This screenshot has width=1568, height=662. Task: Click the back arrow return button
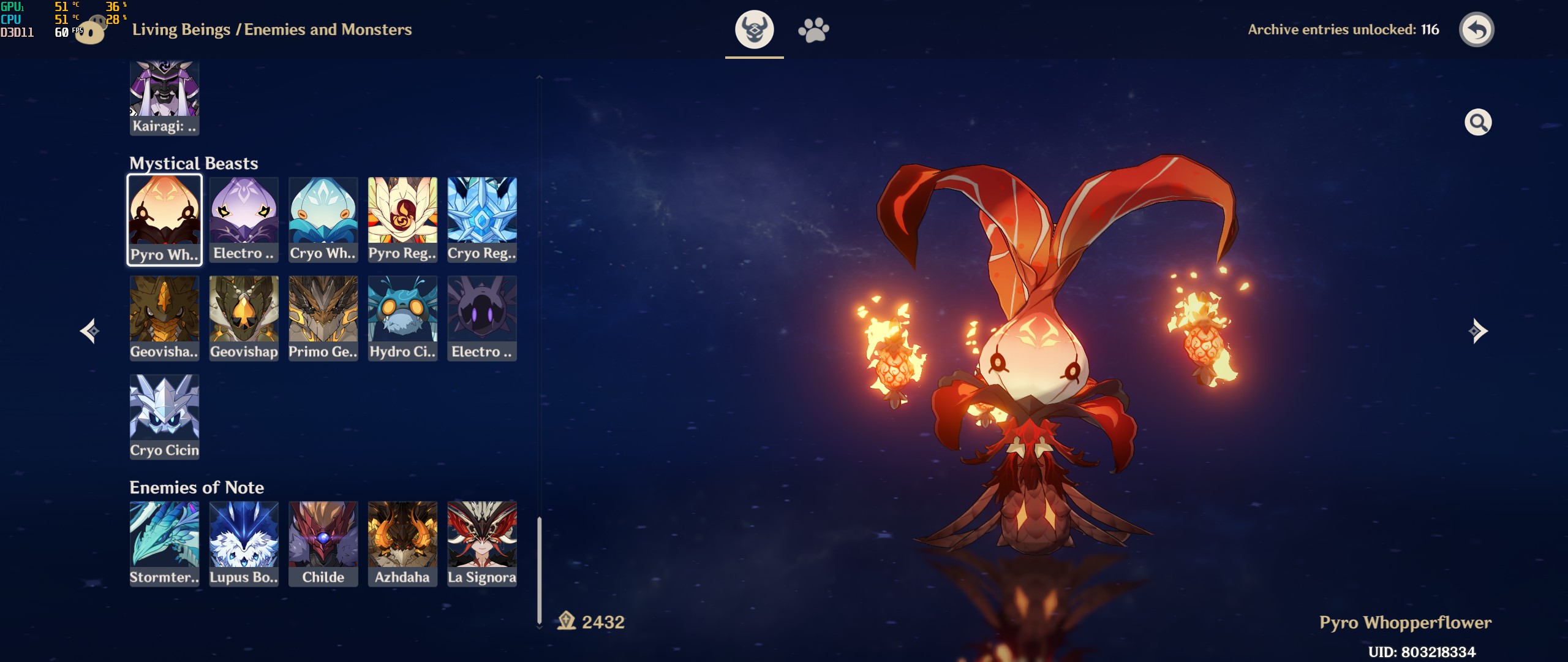click(1476, 29)
